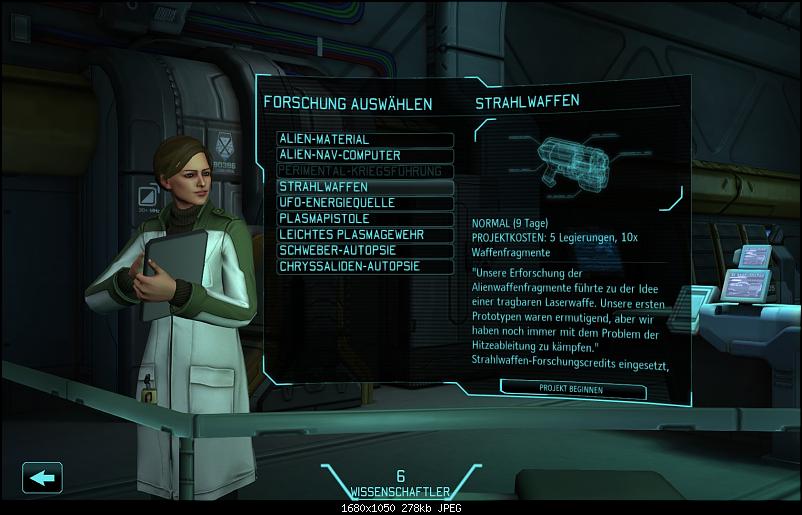The width and height of the screenshot is (802, 515).
Task: Select Leichtes Plasmagewehr from the list
Action: pos(365,235)
